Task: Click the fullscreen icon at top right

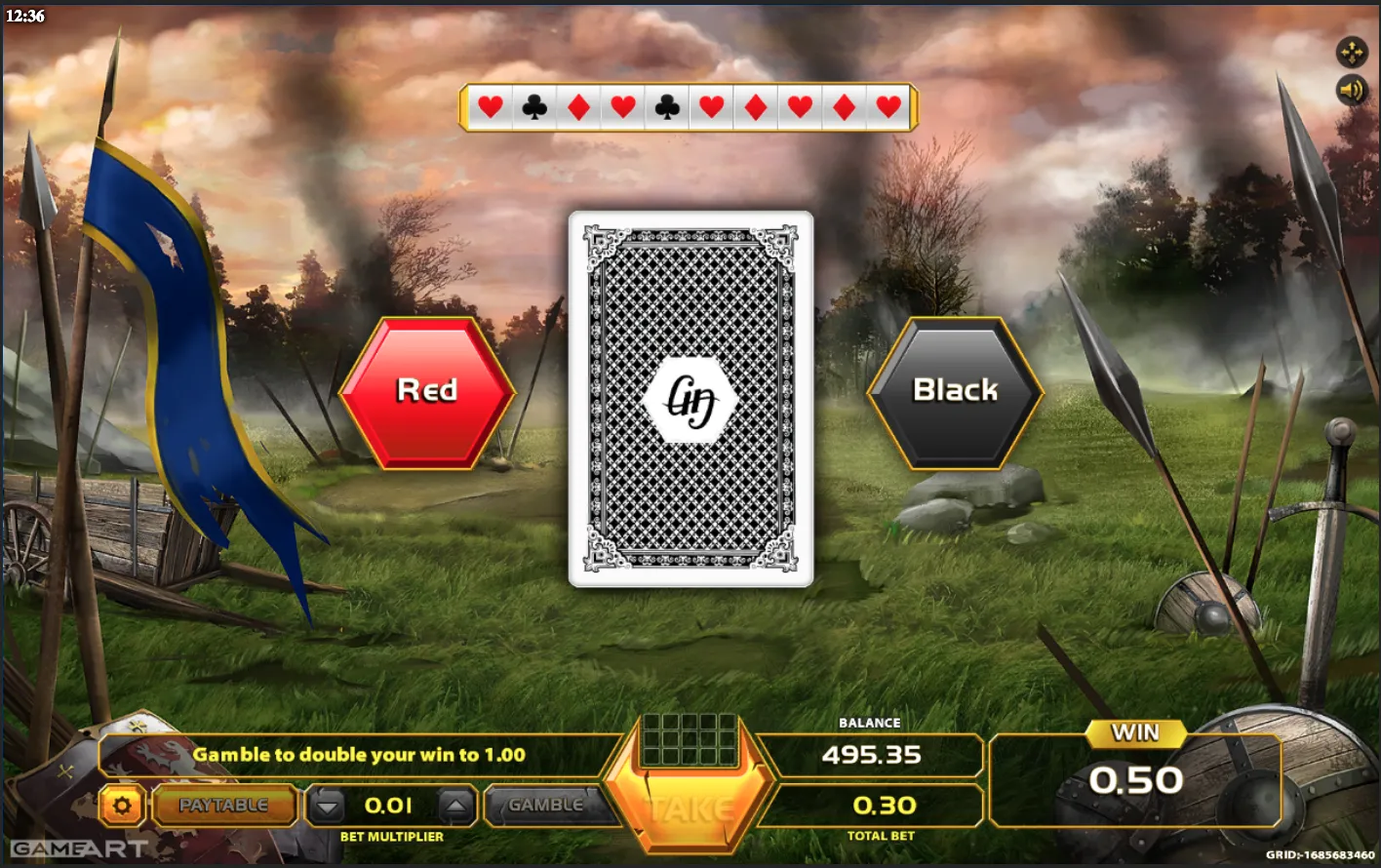Action: 1352,51
